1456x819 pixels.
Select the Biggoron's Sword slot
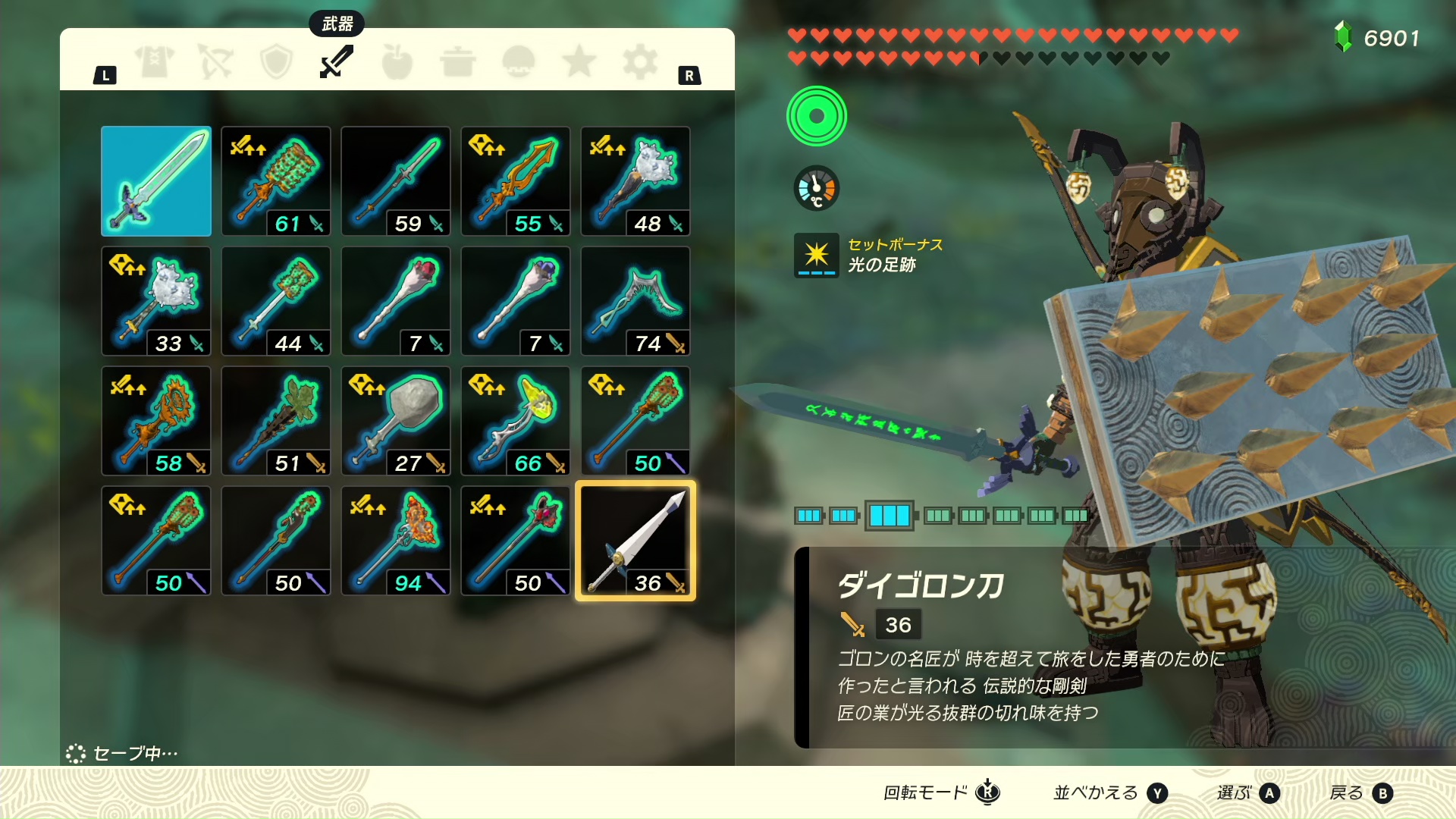click(x=635, y=541)
